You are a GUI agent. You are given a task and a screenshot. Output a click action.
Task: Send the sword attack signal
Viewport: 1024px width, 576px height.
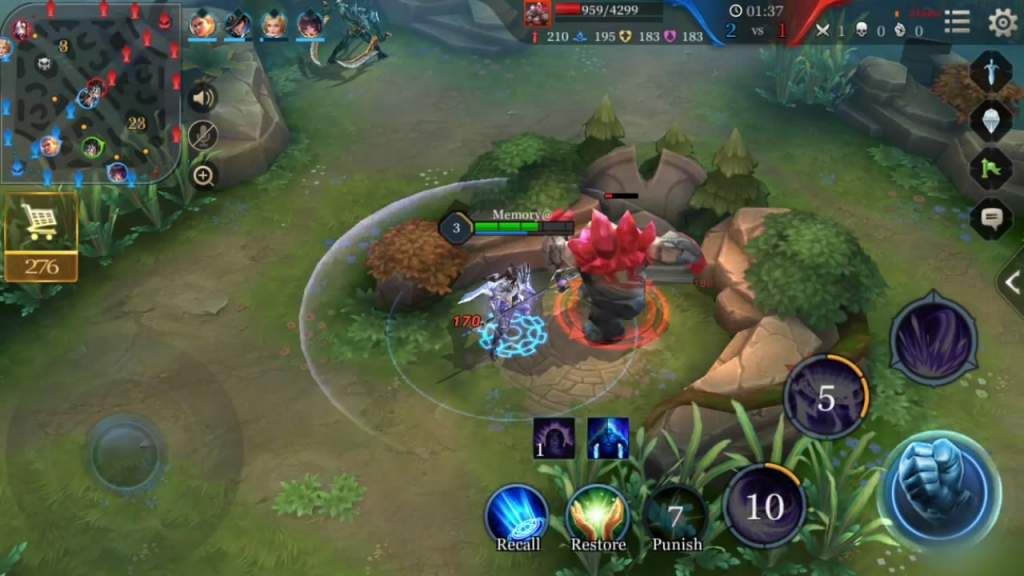pos(990,72)
